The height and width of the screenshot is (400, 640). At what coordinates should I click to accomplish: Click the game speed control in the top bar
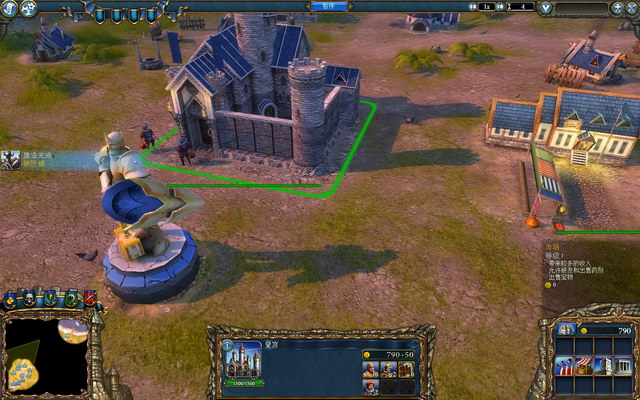click(486, 7)
